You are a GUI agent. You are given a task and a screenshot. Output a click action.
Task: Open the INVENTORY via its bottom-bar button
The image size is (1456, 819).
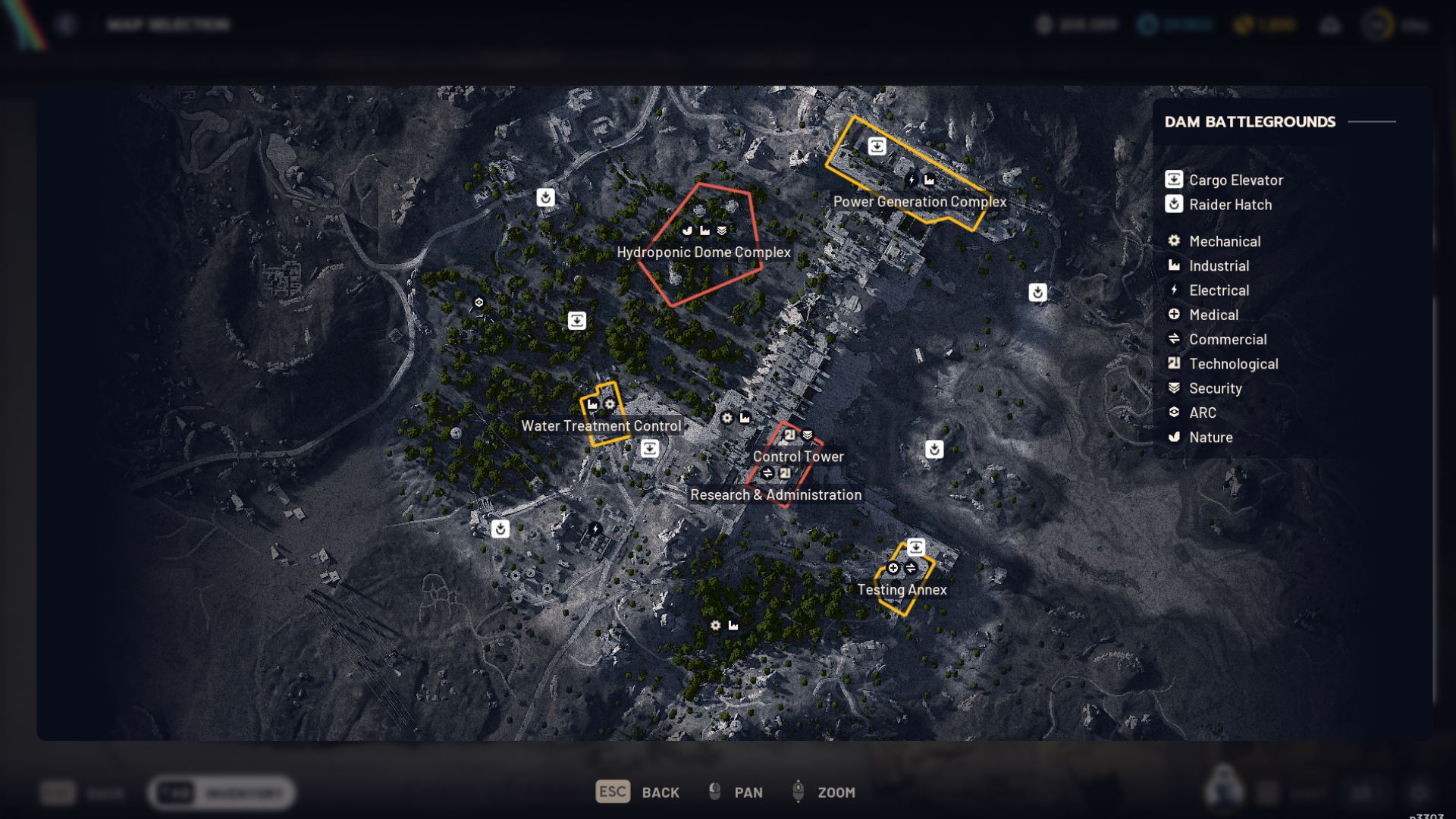(220, 794)
